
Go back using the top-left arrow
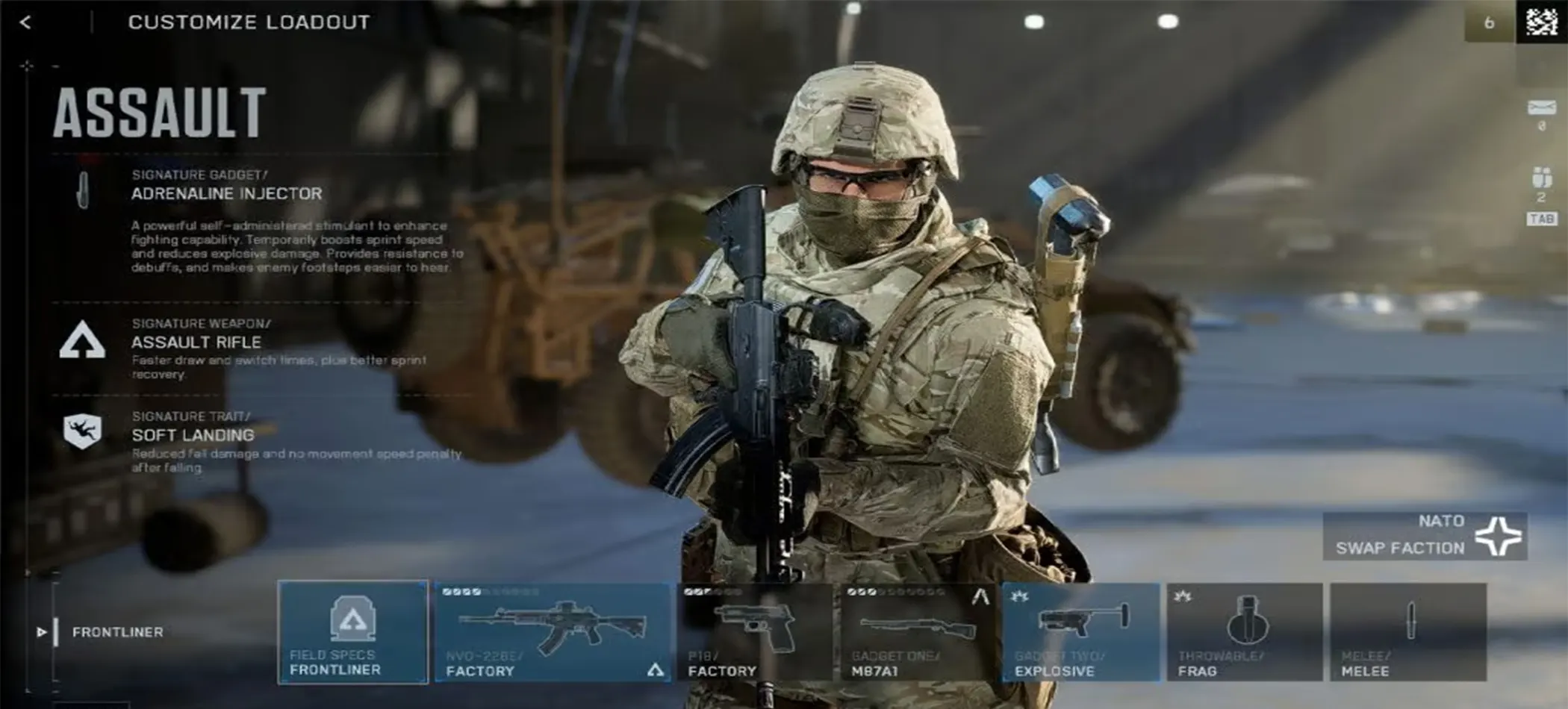(25, 22)
